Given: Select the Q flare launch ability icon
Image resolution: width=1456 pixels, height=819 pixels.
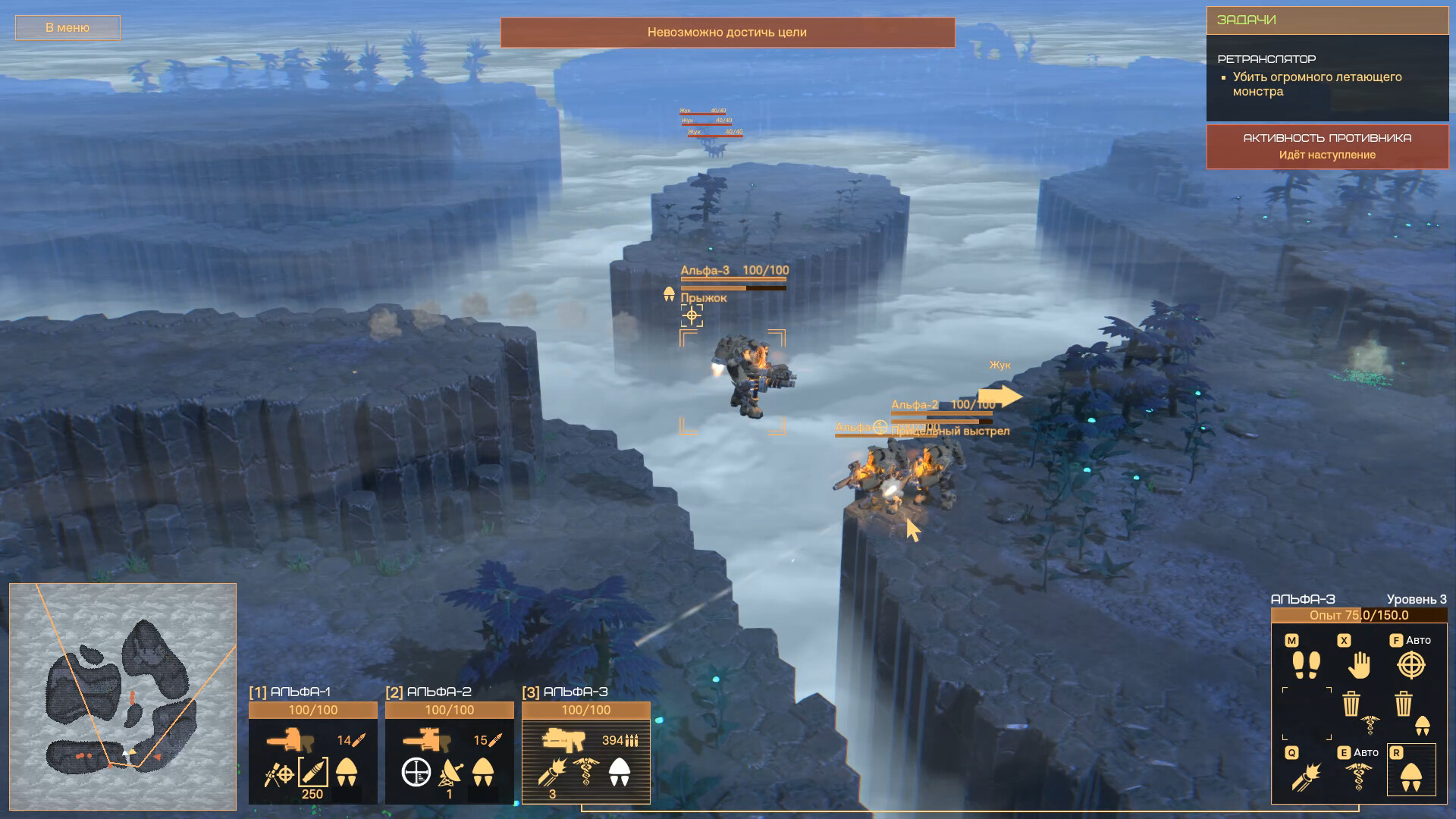Looking at the screenshot, I should 1307,775.
